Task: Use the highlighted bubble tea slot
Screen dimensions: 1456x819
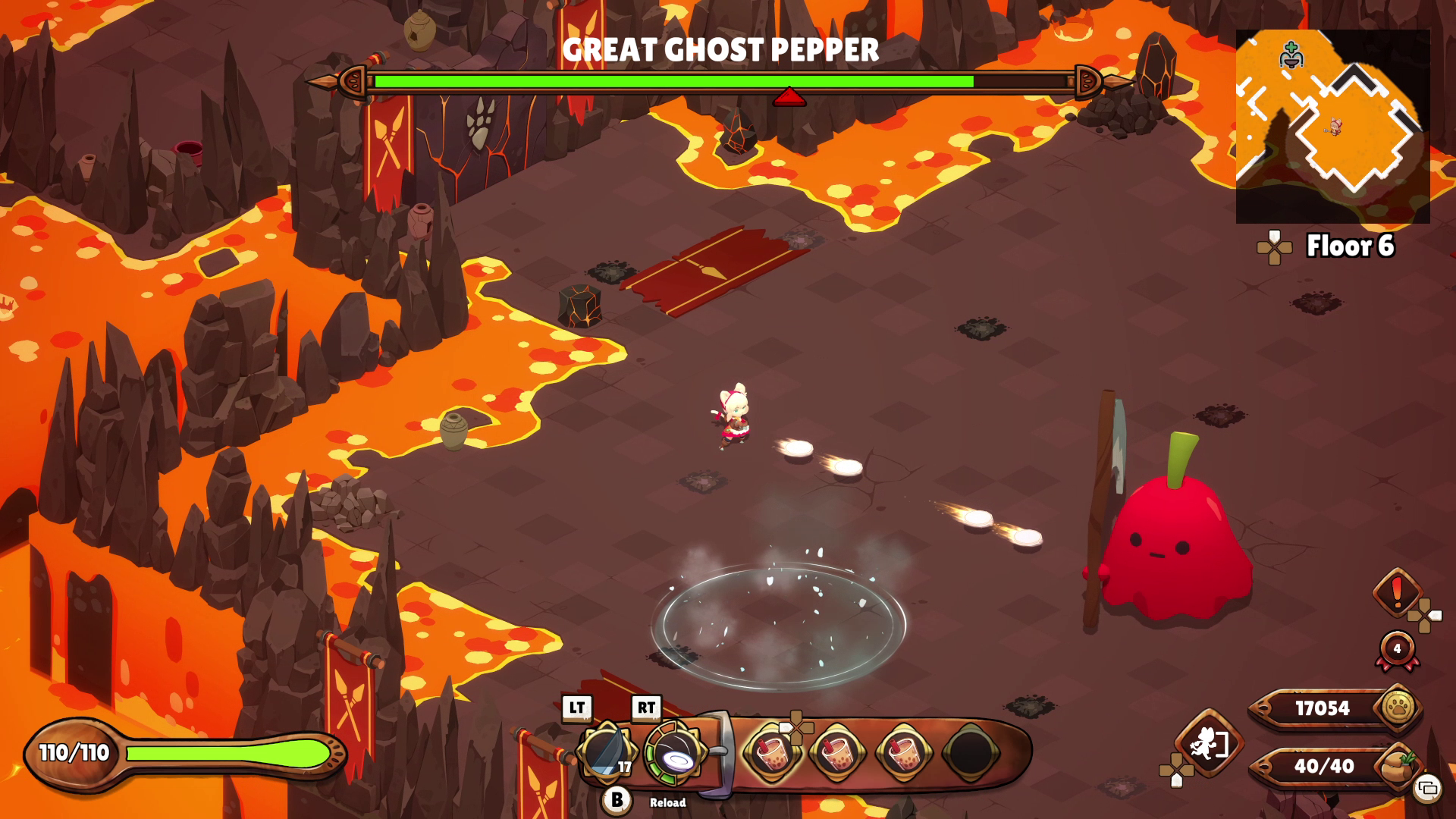Action: 771,753
